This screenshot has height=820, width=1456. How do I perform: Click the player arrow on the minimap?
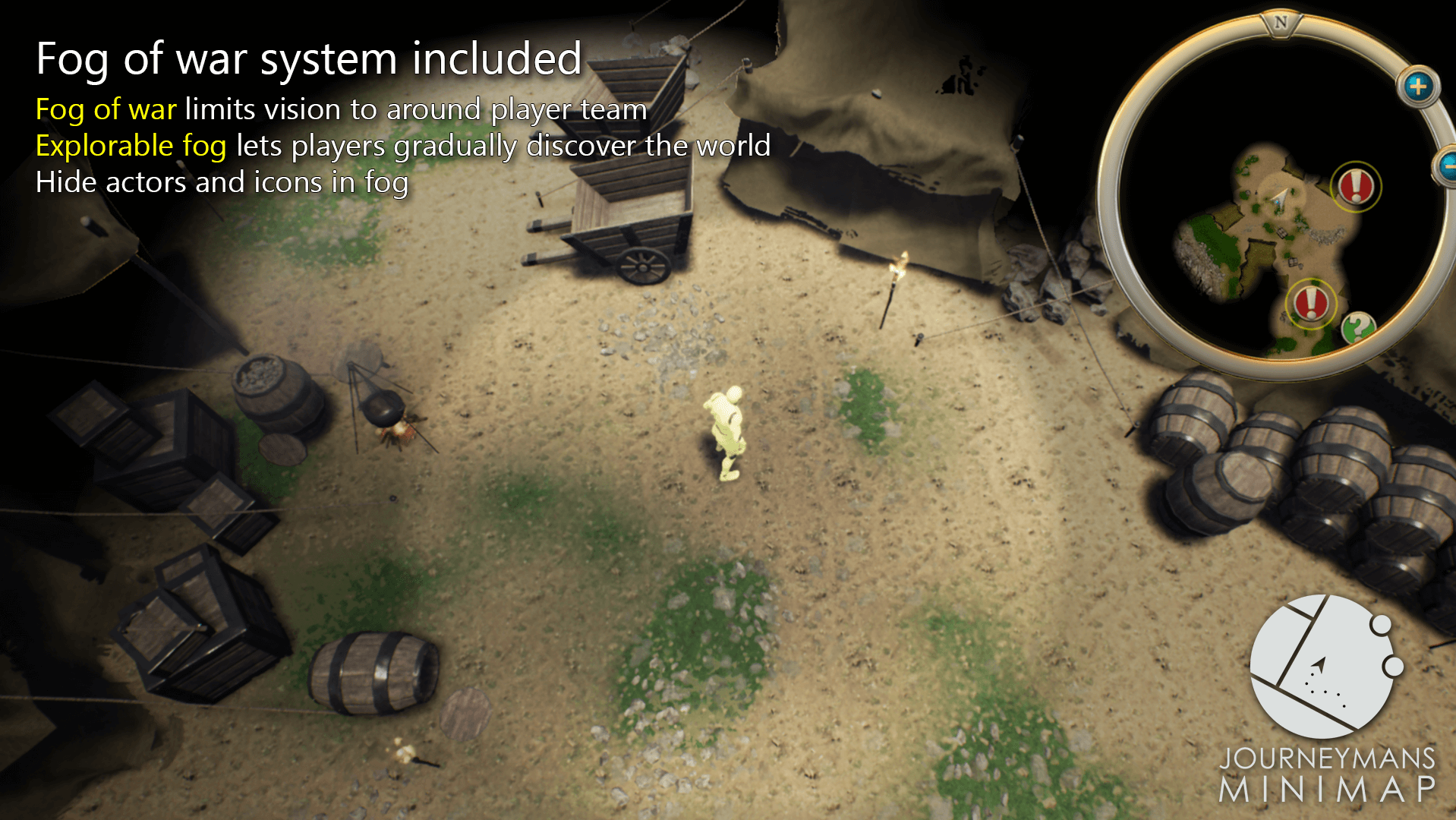[x=1281, y=197]
